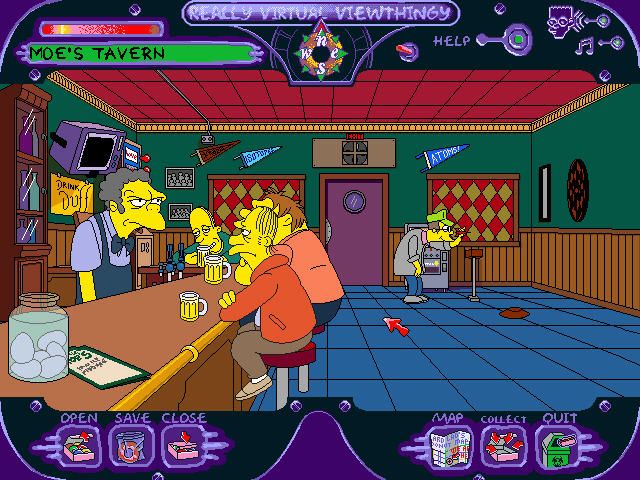
Task: Flip the red lever switch
Action: coord(407,50)
